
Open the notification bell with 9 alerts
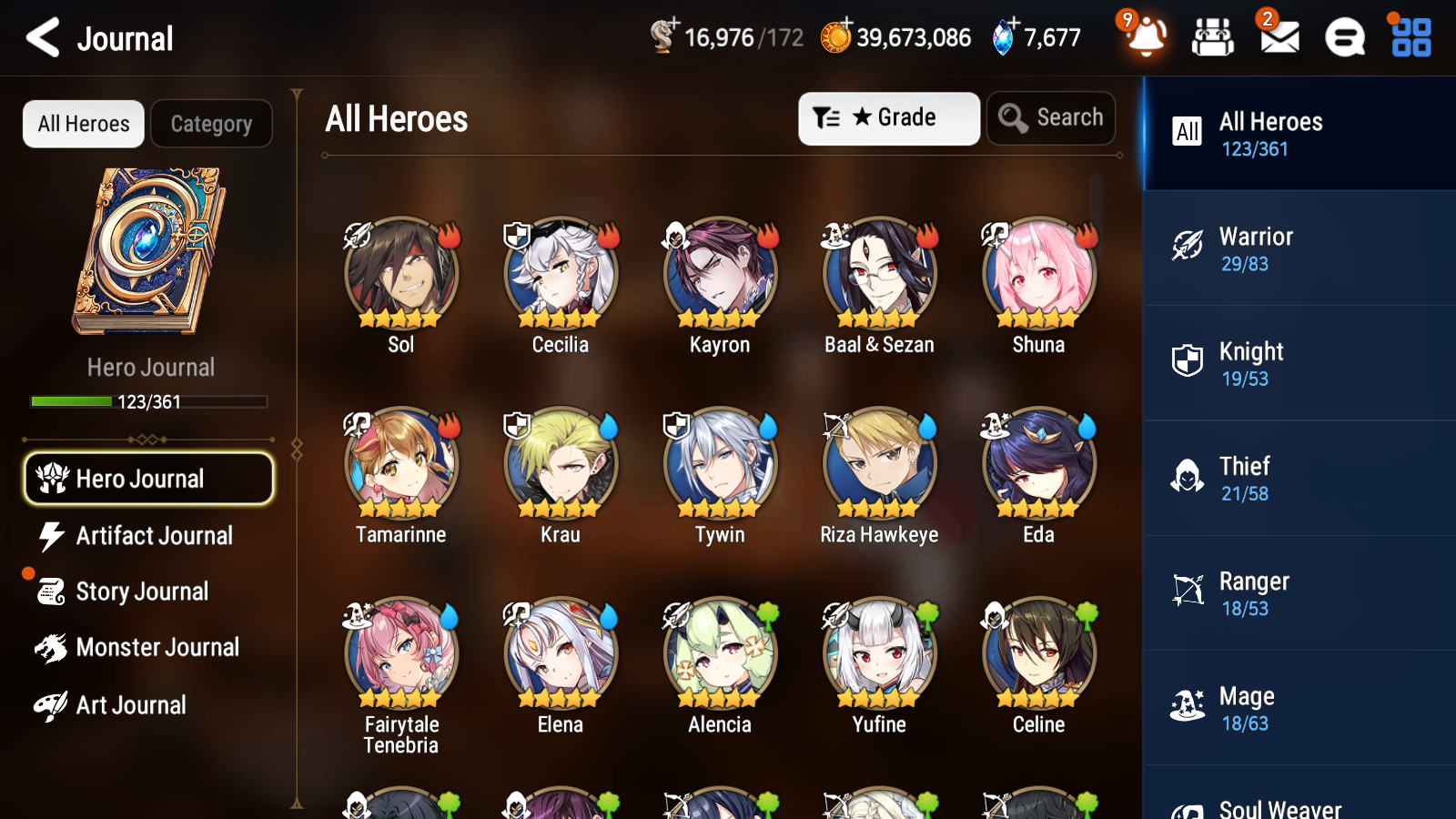click(x=1146, y=37)
